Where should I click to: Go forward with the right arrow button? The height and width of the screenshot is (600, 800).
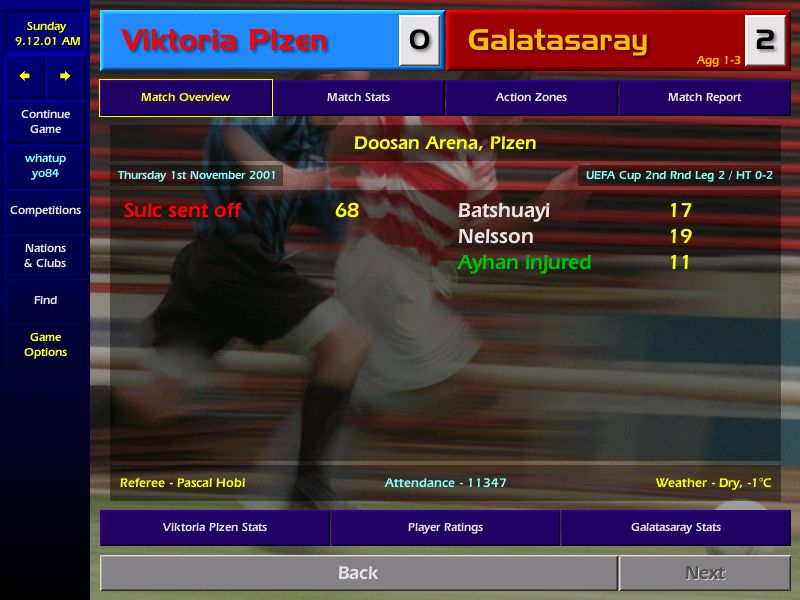tap(65, 76)
